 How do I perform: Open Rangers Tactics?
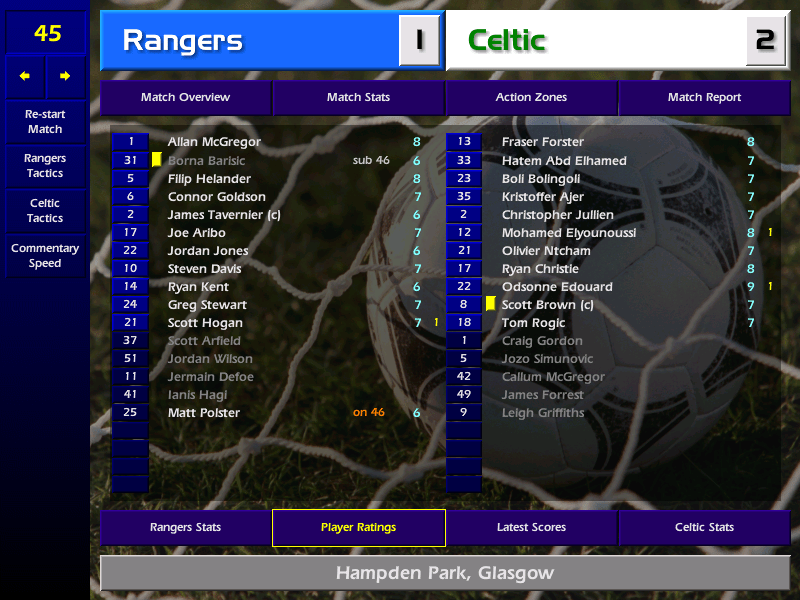click(x=45, y=166)
